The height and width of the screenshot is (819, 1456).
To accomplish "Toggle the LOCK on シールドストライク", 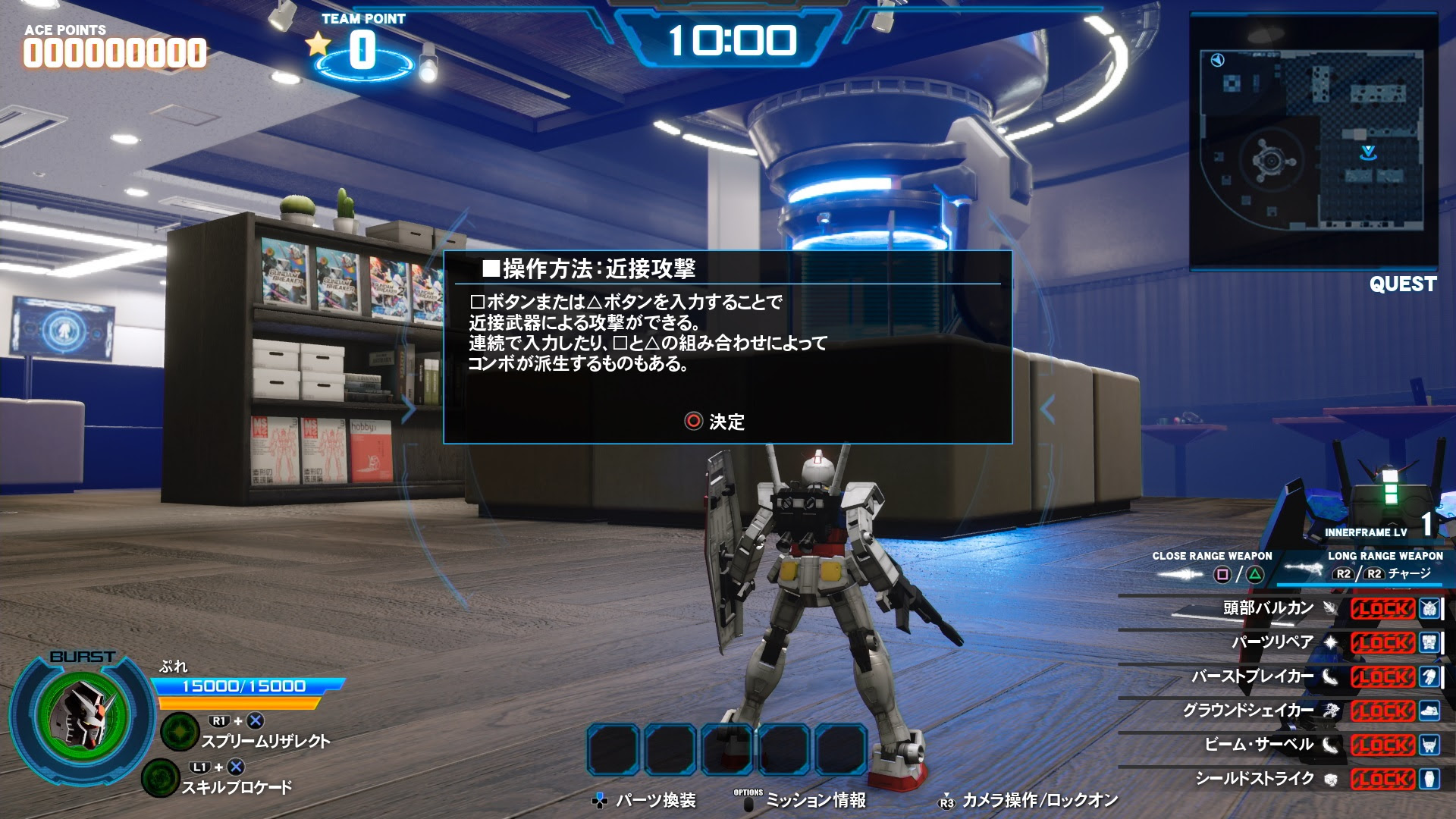I will [x=1383, y=778].
